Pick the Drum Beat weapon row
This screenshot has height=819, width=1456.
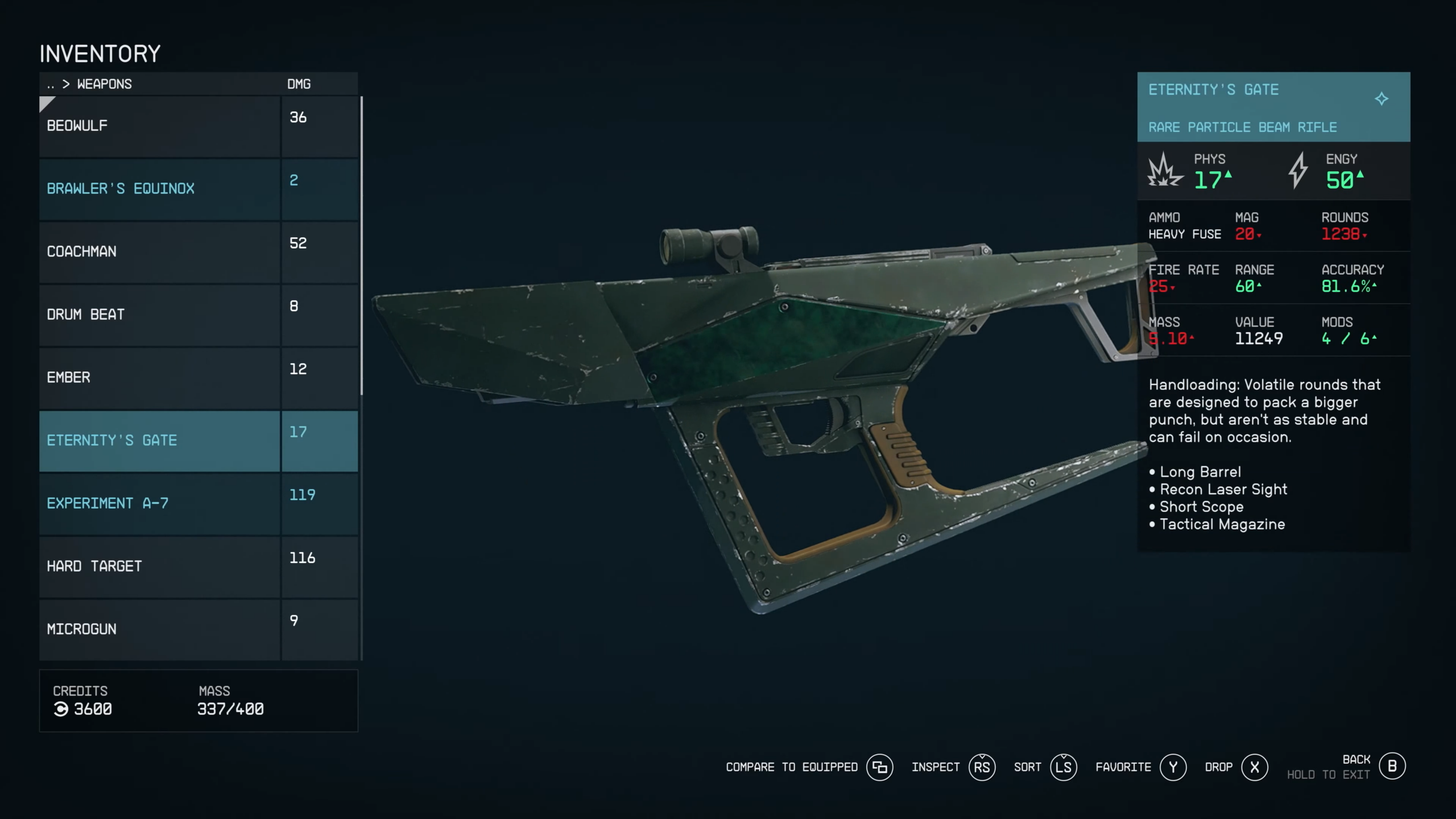[x=159, y=315]
